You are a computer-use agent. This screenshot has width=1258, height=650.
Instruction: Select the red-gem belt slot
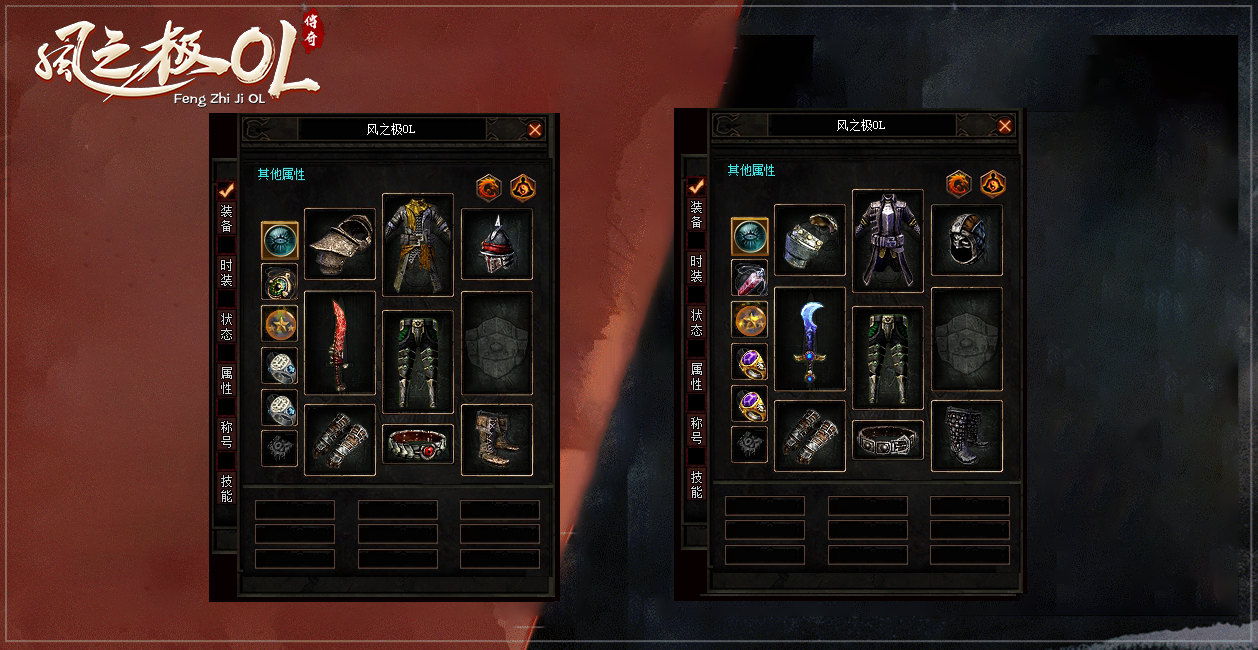(418, 444)
